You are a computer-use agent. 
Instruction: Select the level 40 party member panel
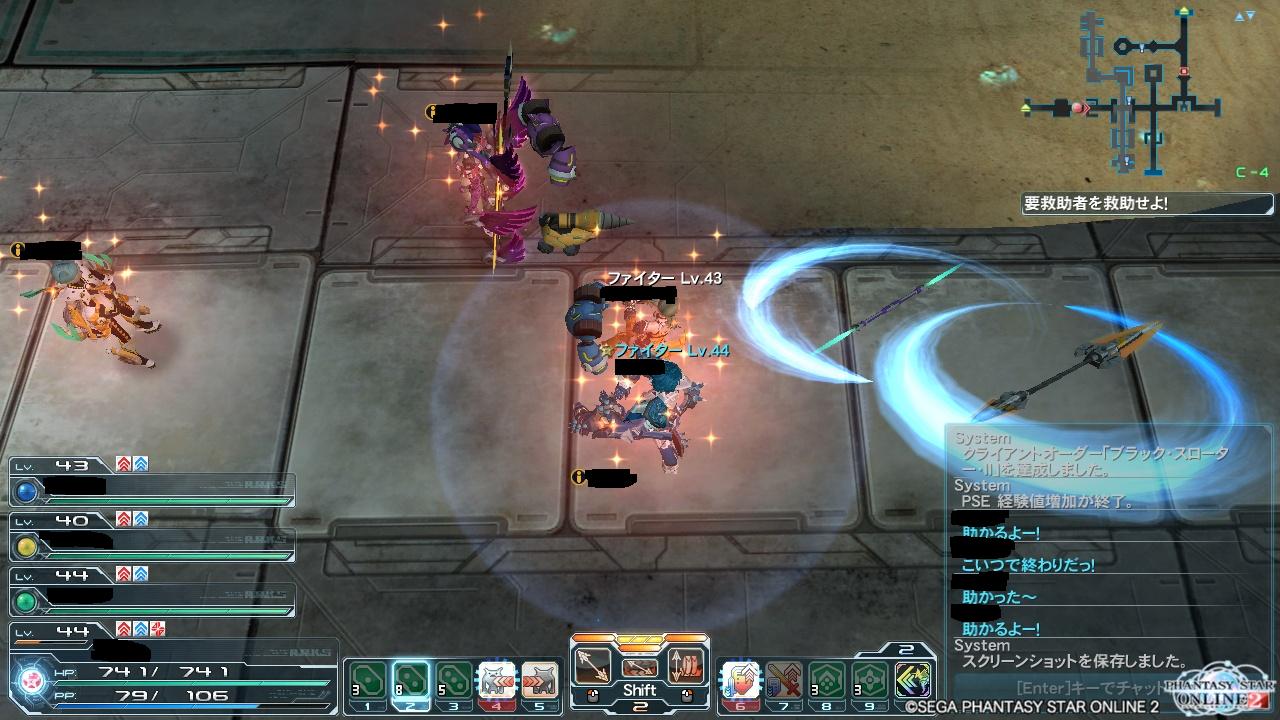[152, 537]
